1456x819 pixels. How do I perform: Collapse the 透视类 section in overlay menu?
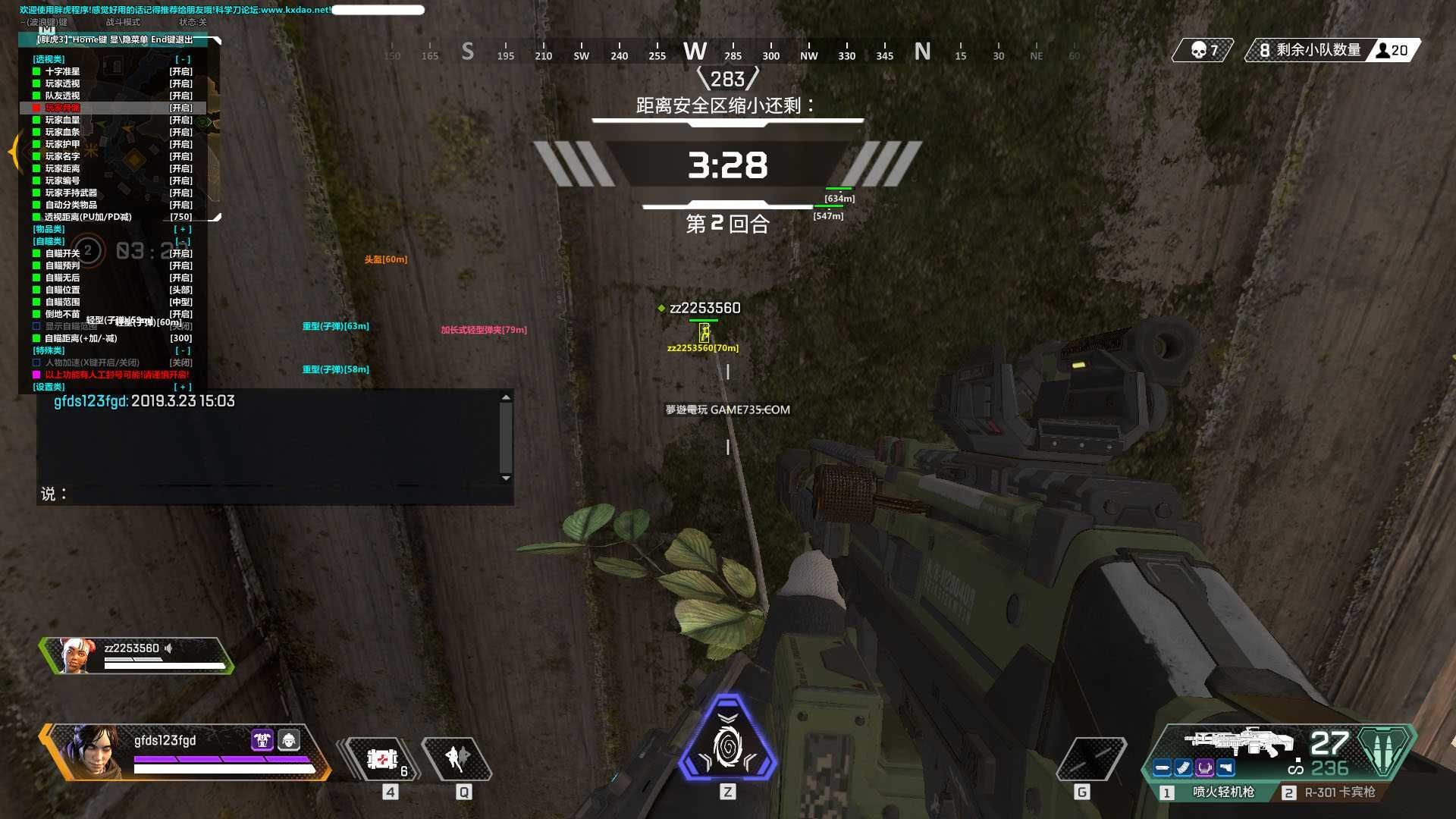(182, 59)
